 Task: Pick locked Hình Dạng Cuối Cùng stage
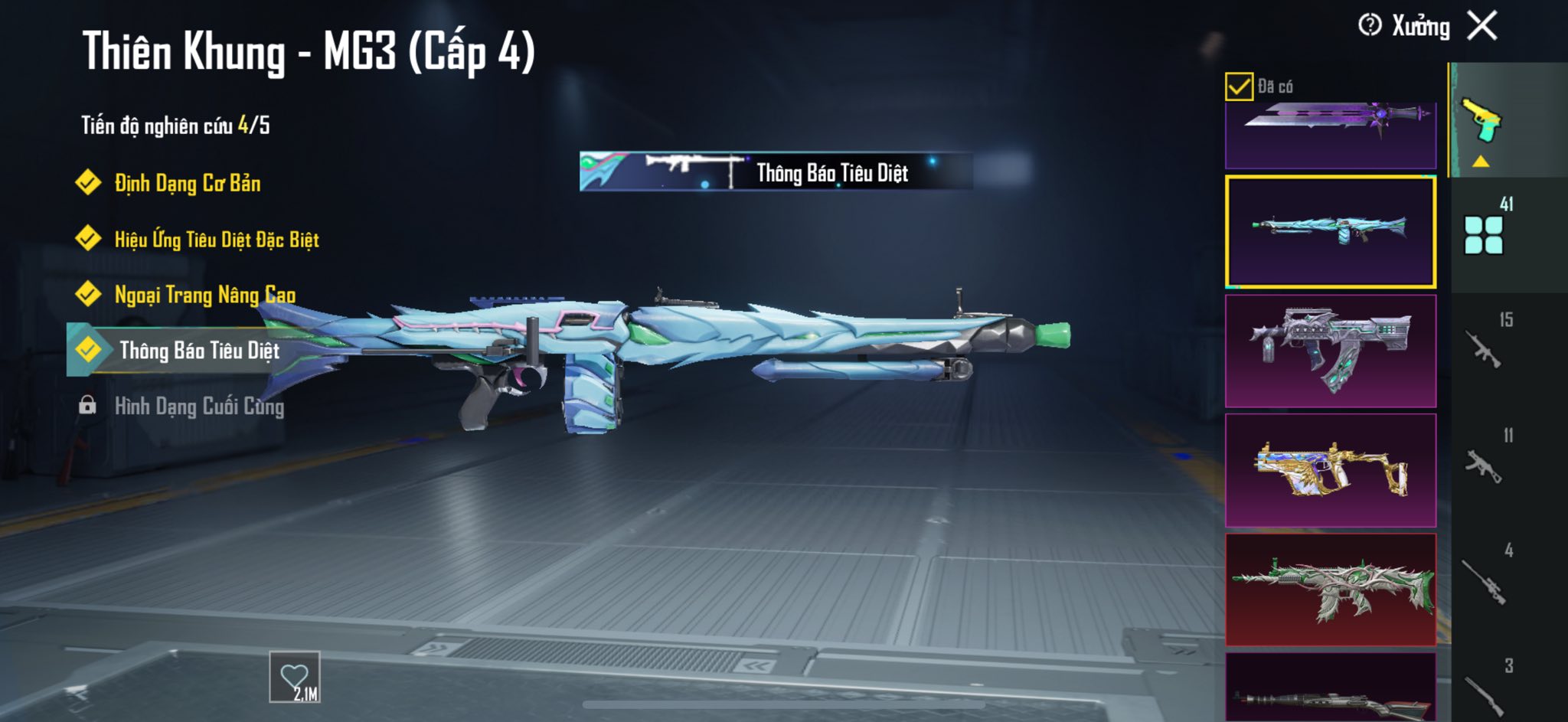point(199,407)
